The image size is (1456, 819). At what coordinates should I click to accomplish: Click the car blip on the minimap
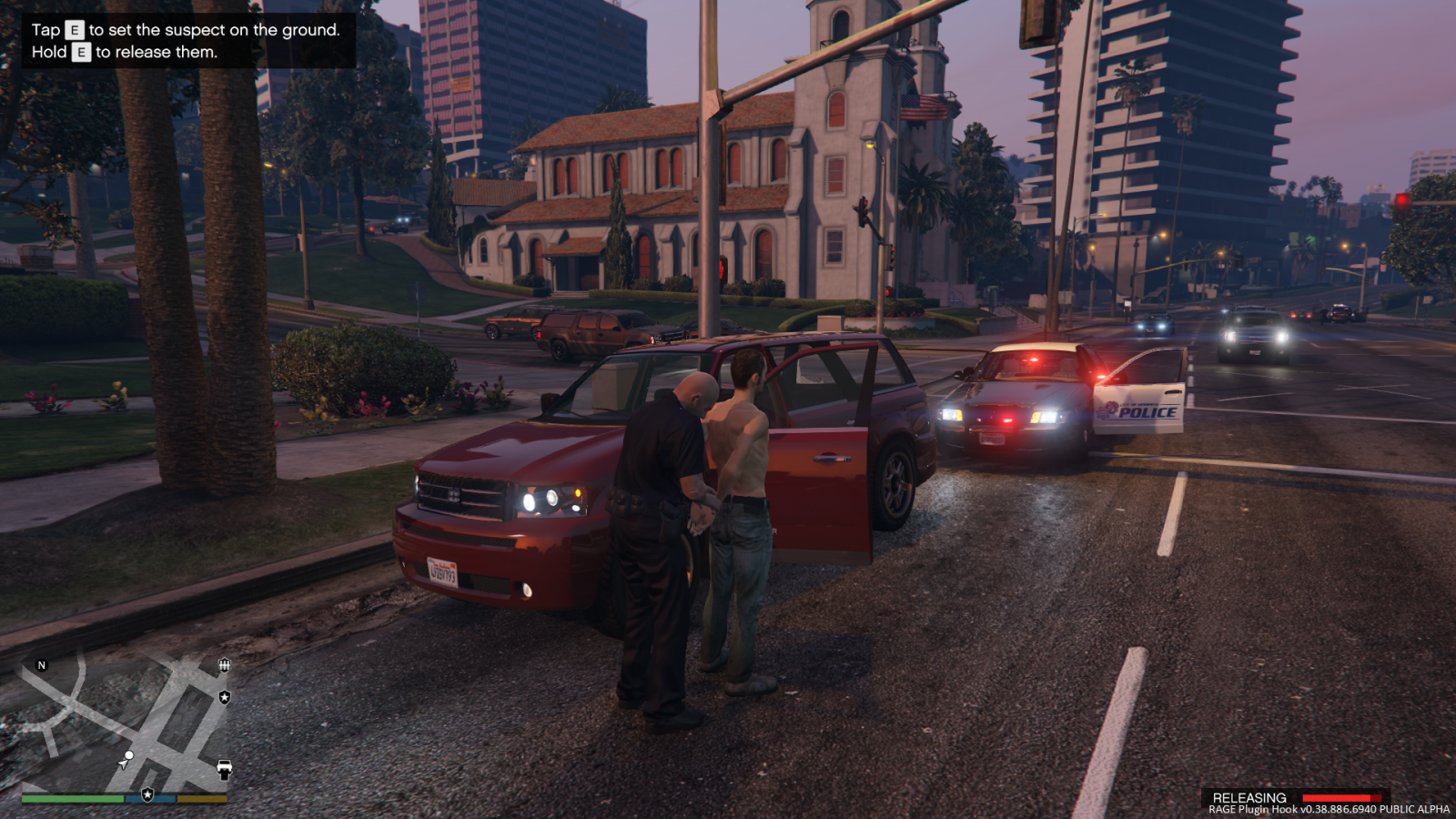coord(224,769)
